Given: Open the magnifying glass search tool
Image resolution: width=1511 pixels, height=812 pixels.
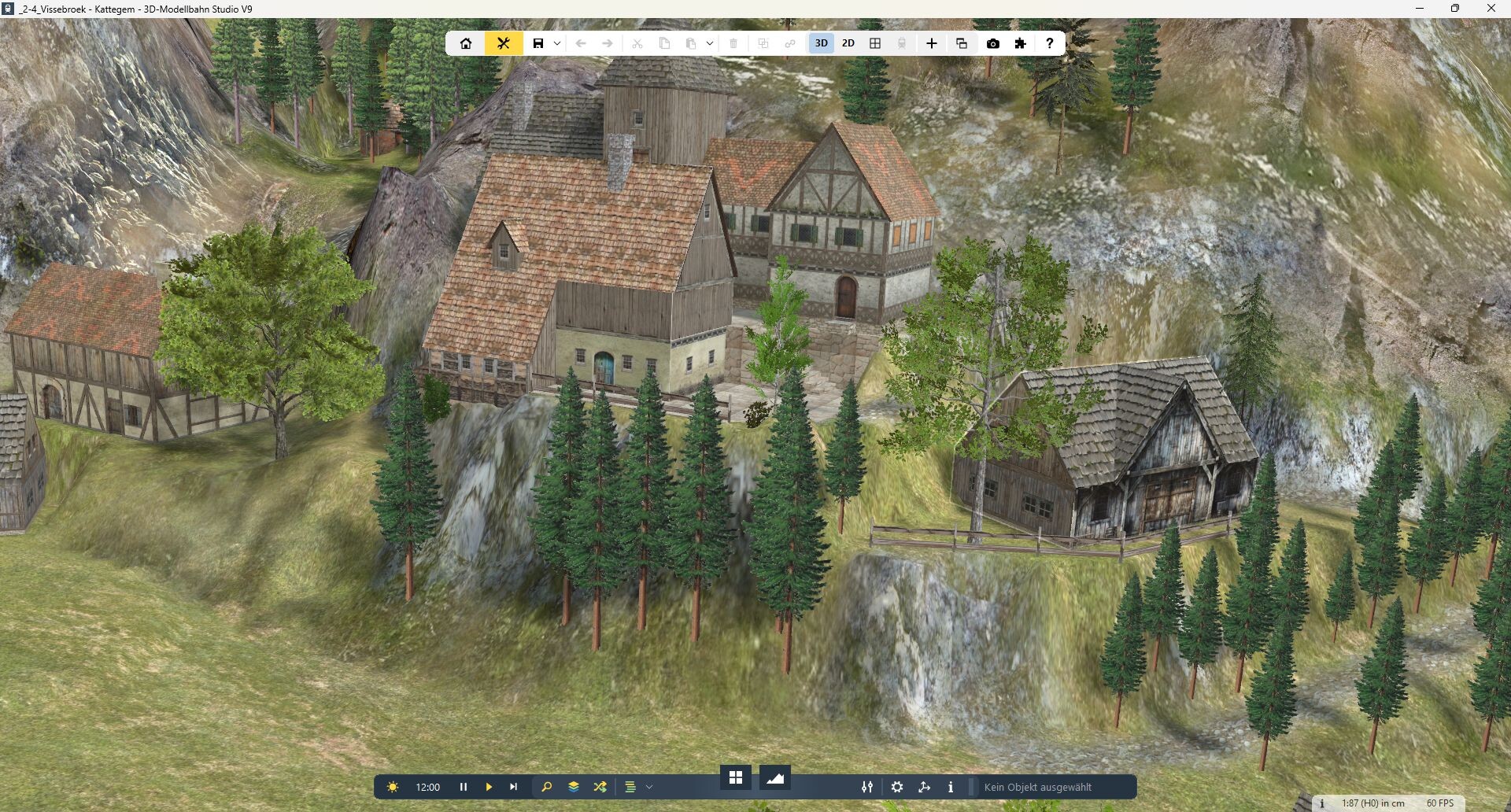Looking at the screenshot, I should 547,787.
